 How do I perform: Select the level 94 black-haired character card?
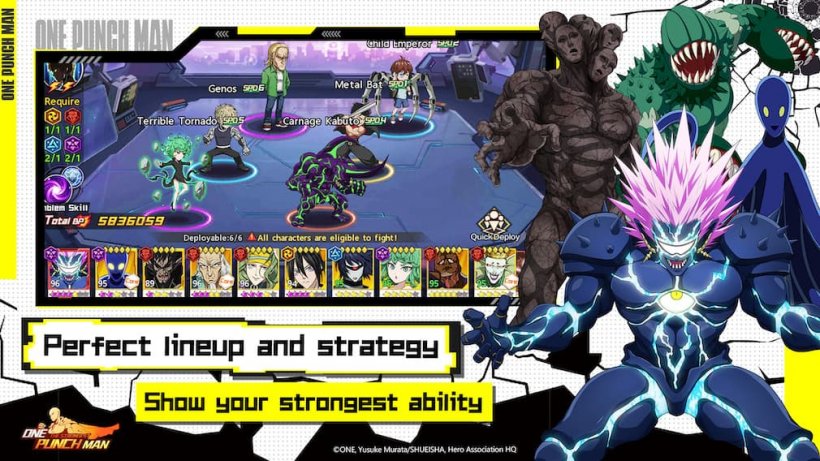[x=306, y=271]
